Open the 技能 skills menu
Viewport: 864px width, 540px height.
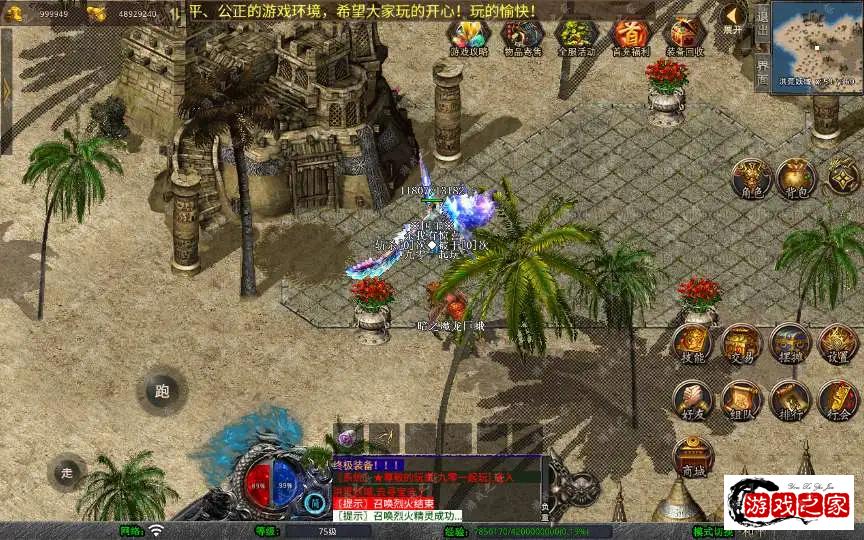pos(692,343)
